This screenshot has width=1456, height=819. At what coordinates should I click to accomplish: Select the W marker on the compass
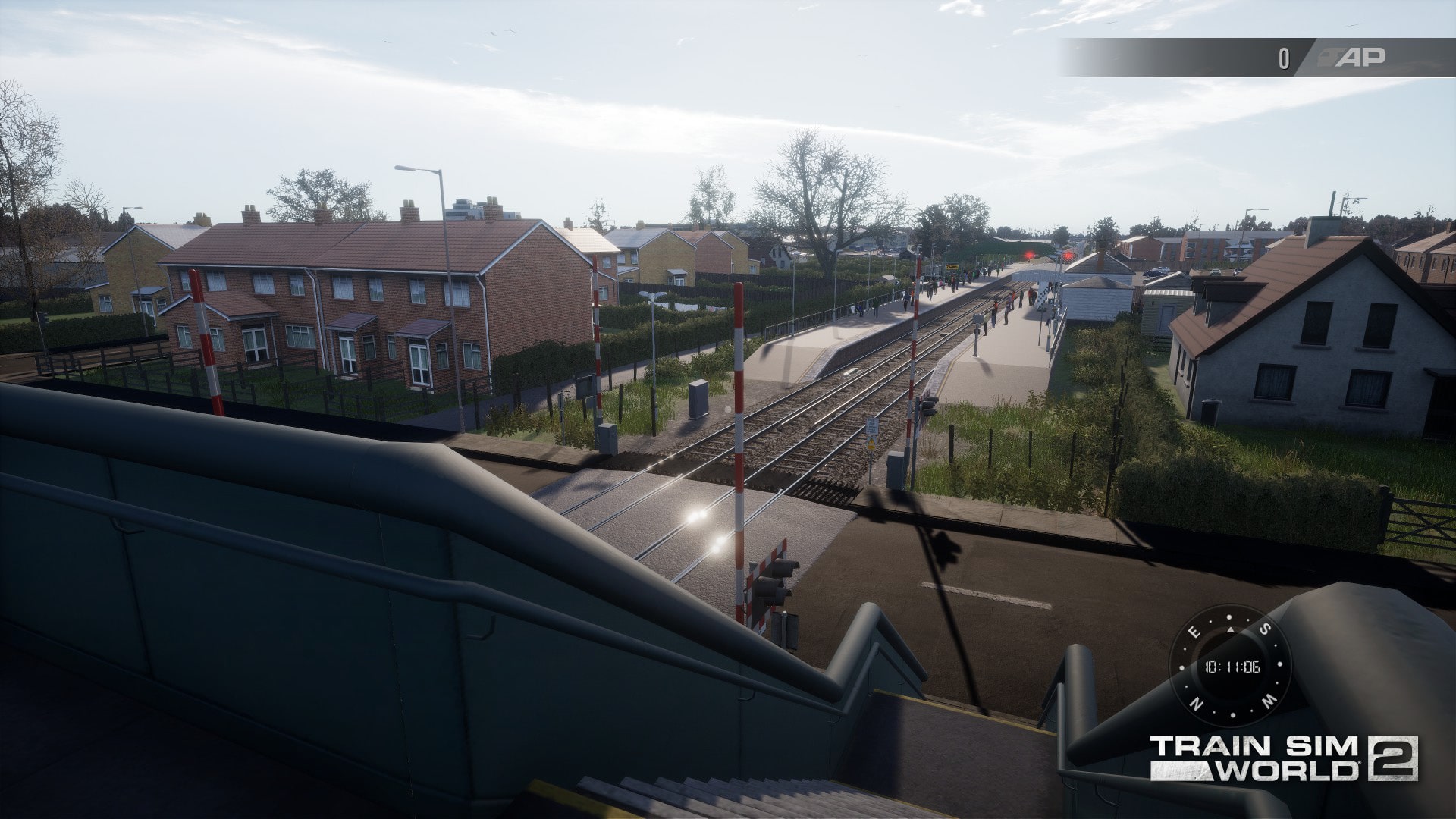pos(1269,701)
